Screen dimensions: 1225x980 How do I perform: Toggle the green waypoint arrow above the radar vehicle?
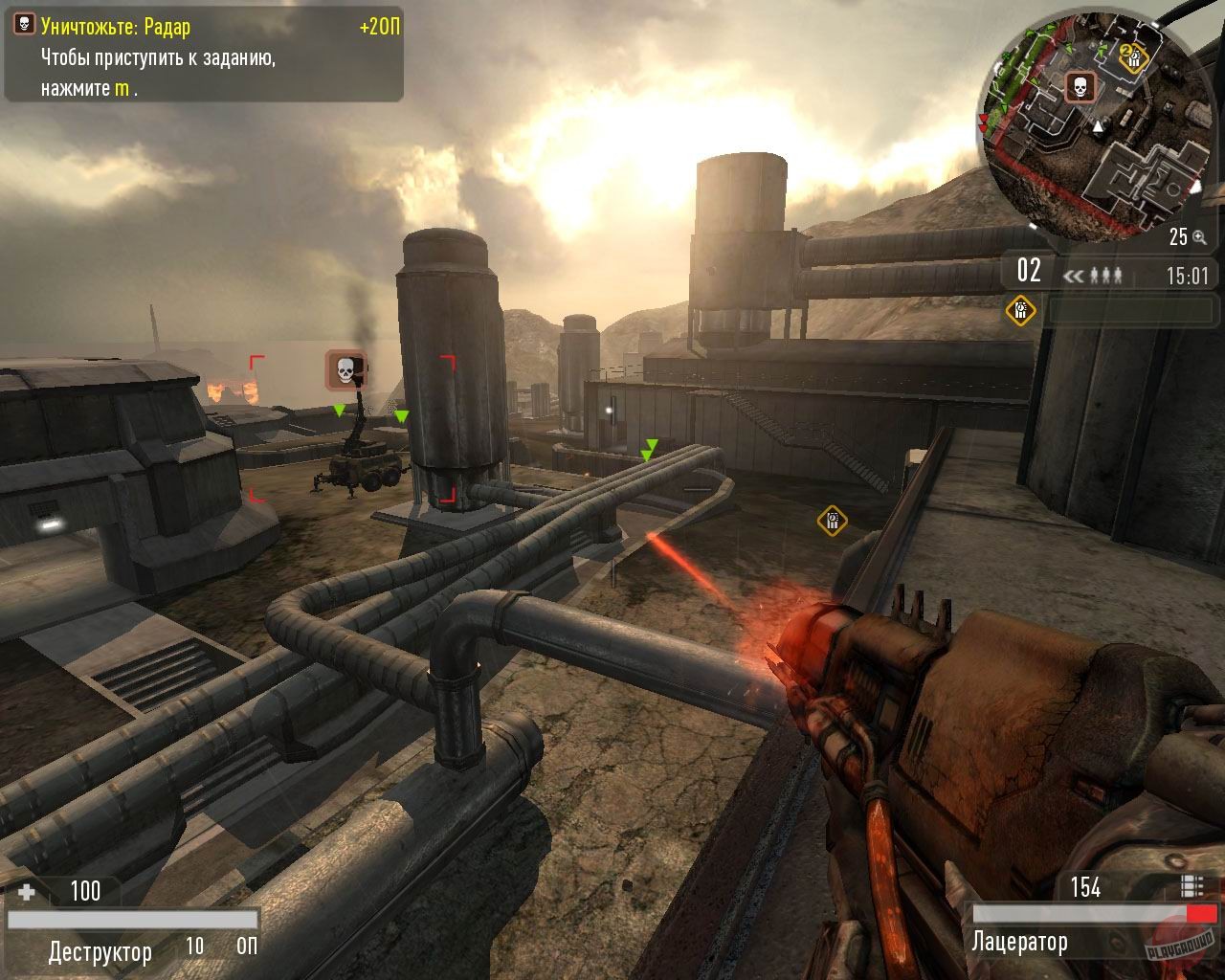point(339,410)
